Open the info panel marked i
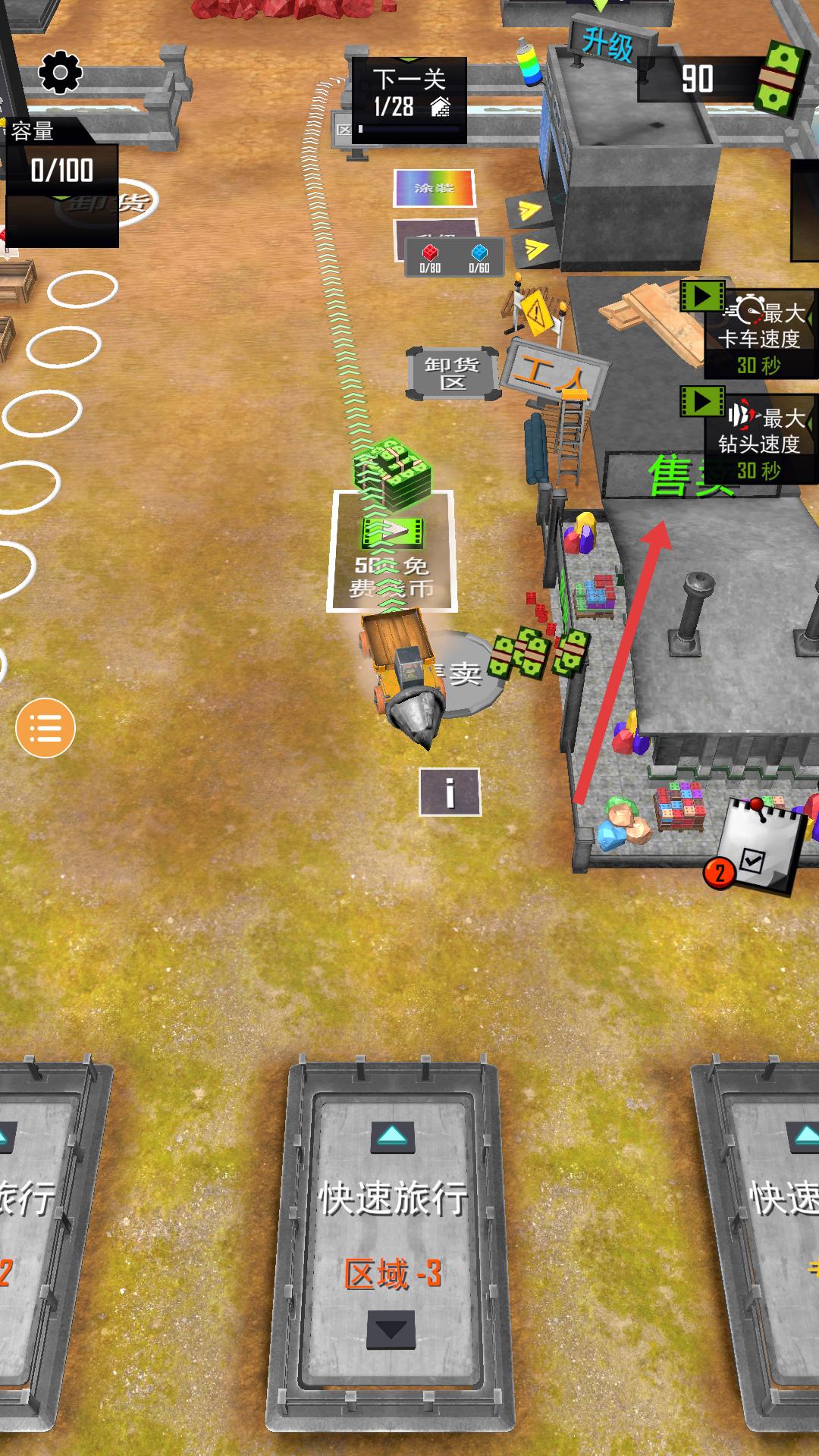 pyautogui.click(x=450, y=792)
